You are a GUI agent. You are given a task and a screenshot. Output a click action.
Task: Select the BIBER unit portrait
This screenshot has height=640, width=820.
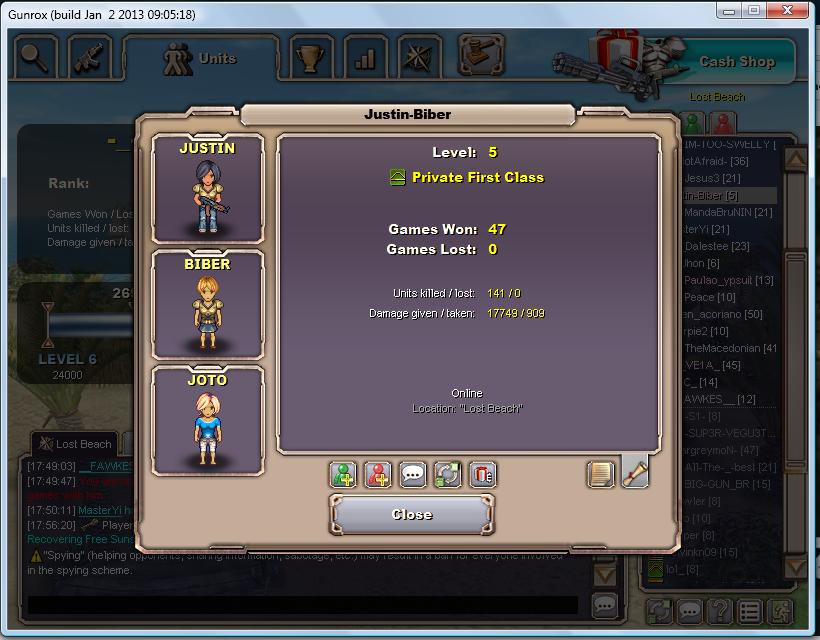(207, 304)
